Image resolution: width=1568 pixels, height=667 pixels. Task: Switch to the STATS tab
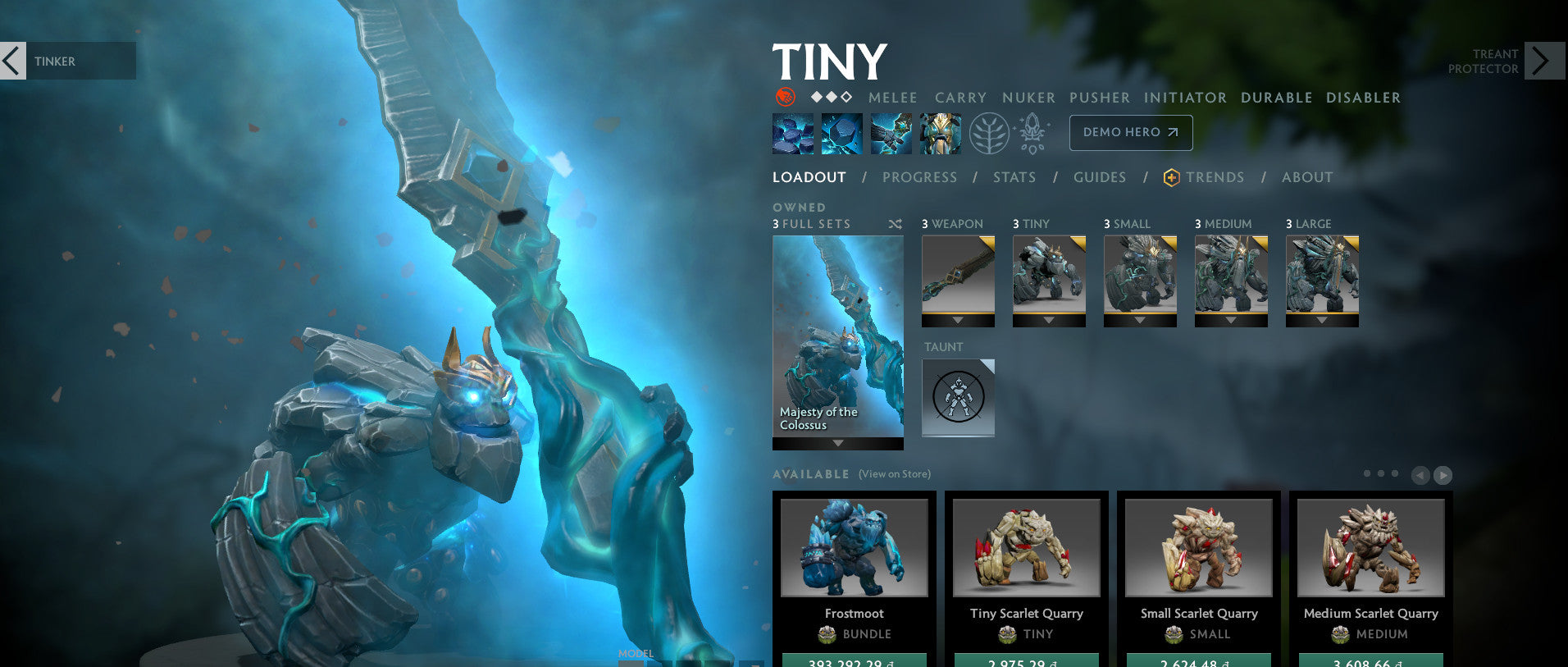pos(1014,177)
